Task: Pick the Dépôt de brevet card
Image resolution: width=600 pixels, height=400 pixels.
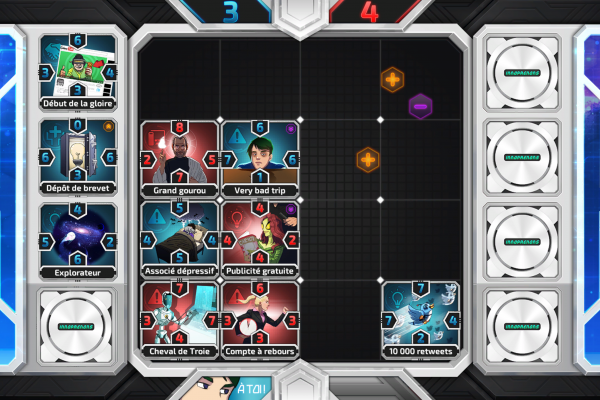Action: tap(79, 157)
